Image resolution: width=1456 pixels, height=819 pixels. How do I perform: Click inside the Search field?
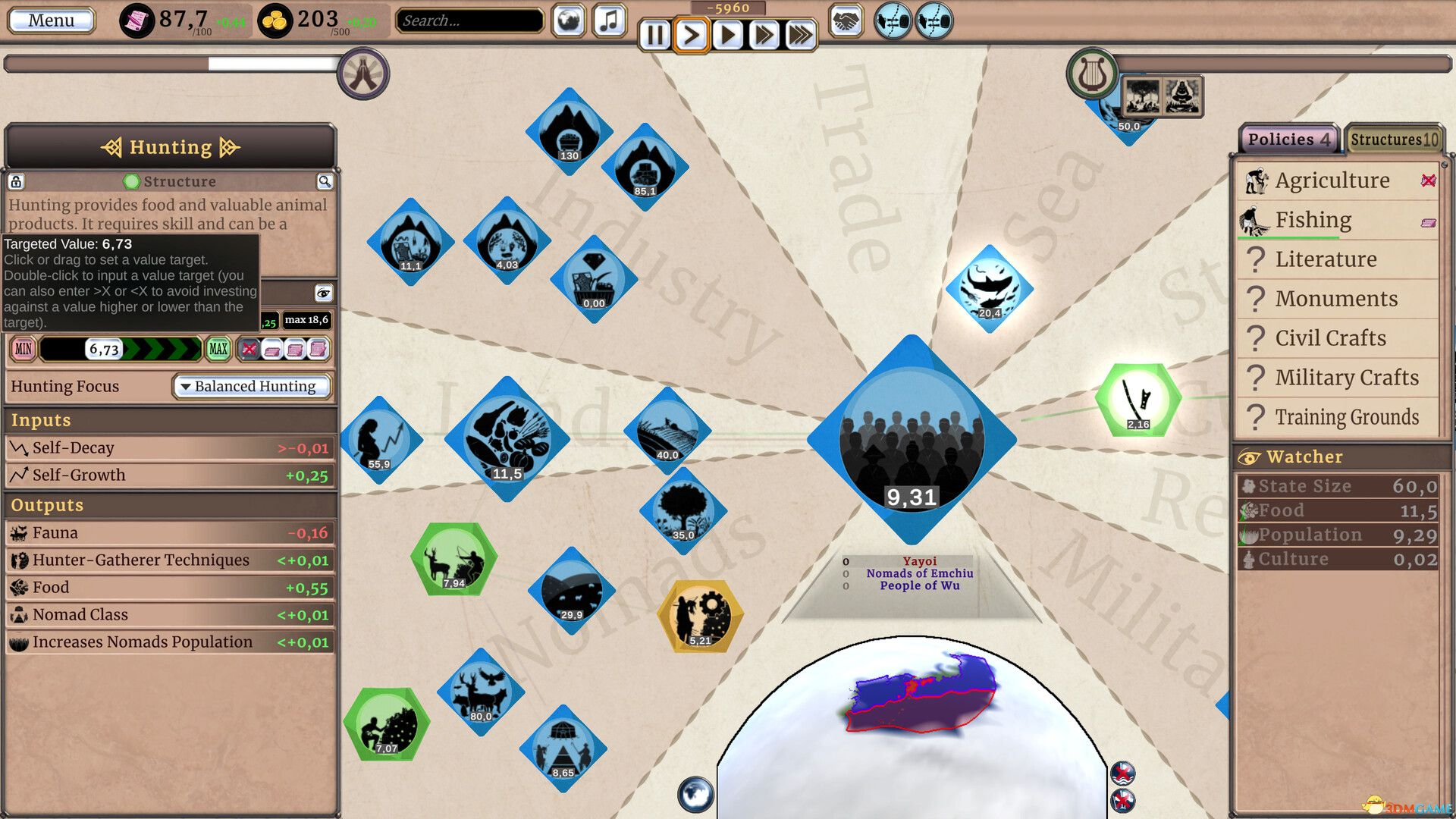pyautogui.click(x=468, y=20)
